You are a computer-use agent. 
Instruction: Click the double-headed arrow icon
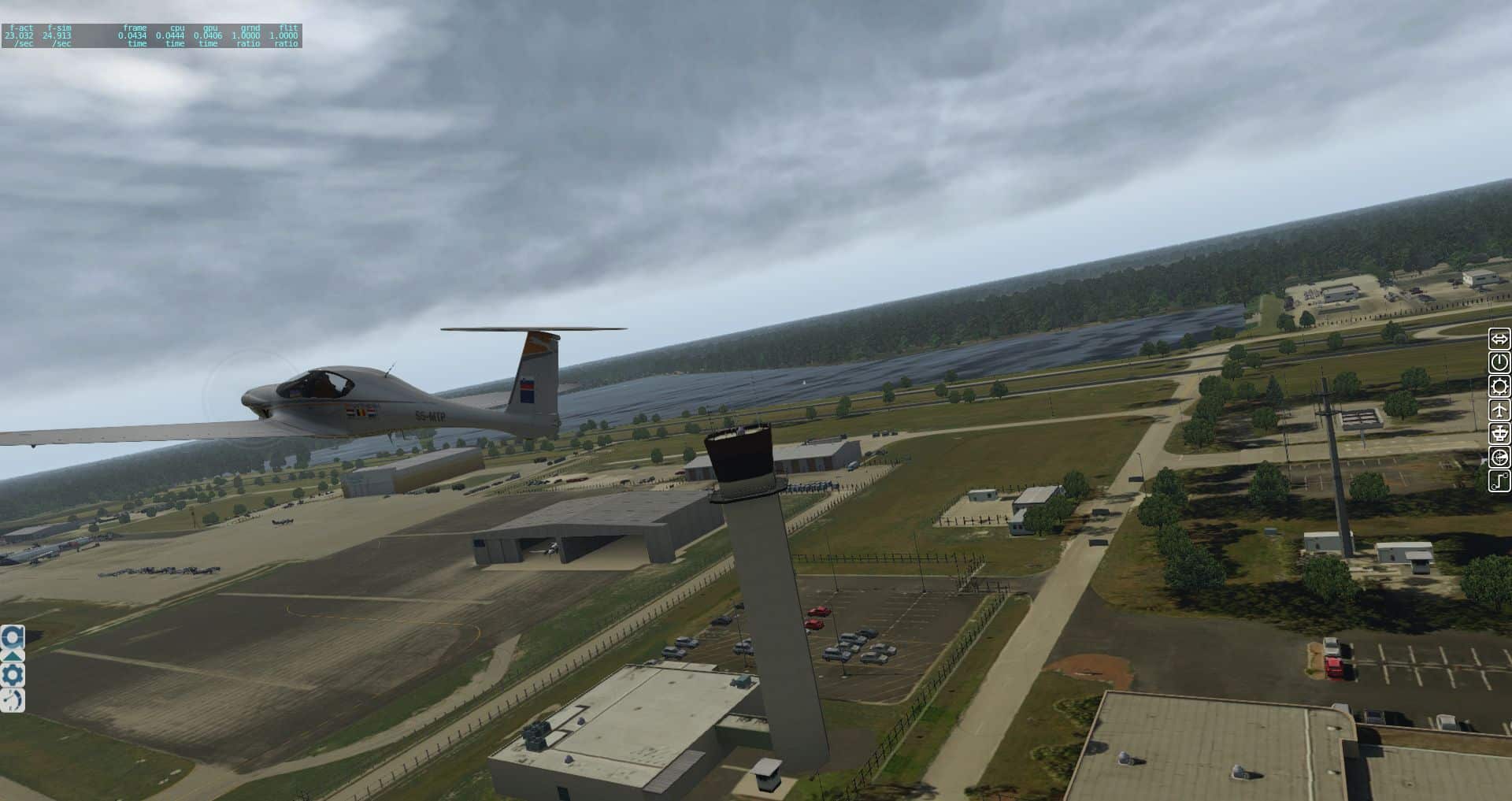click(1499, 339)
